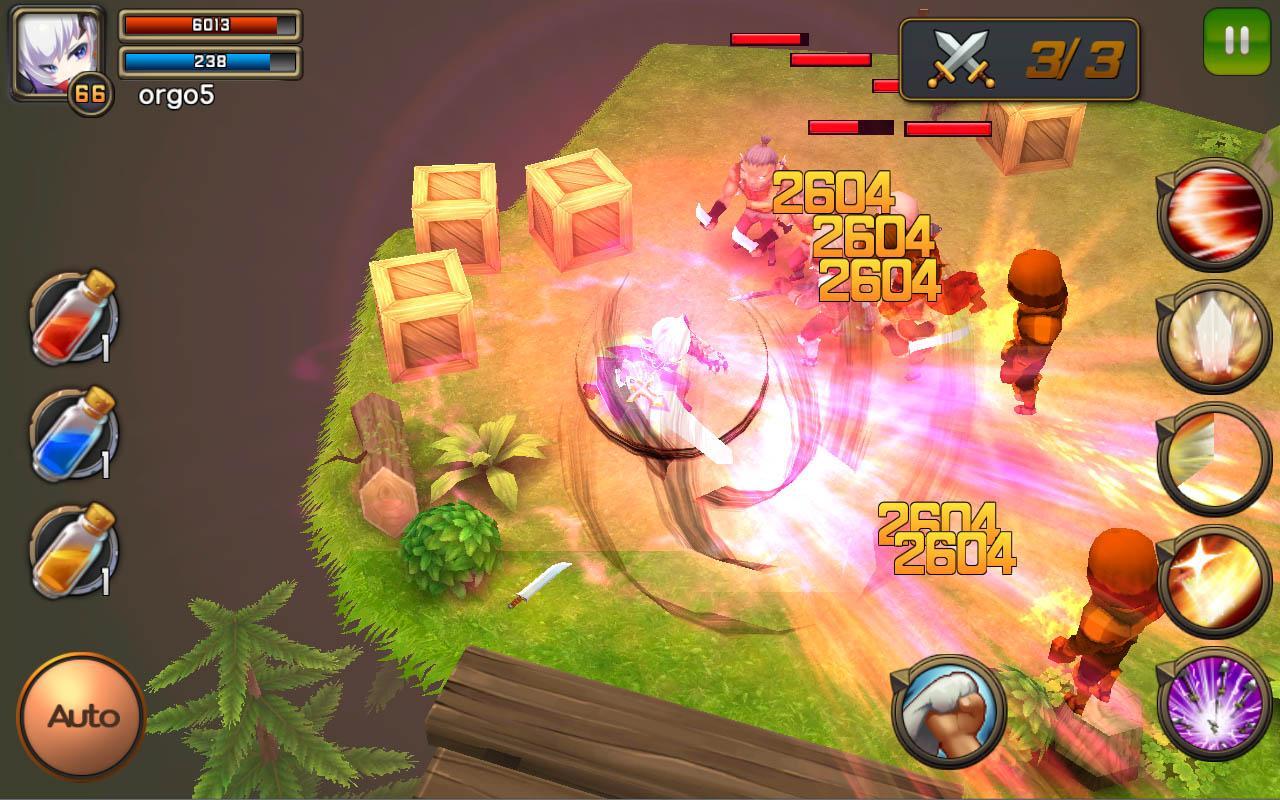Viewport: 1280px width, 800px height.
Task: Cast the white crystal skill
Action: [1214, 337]
